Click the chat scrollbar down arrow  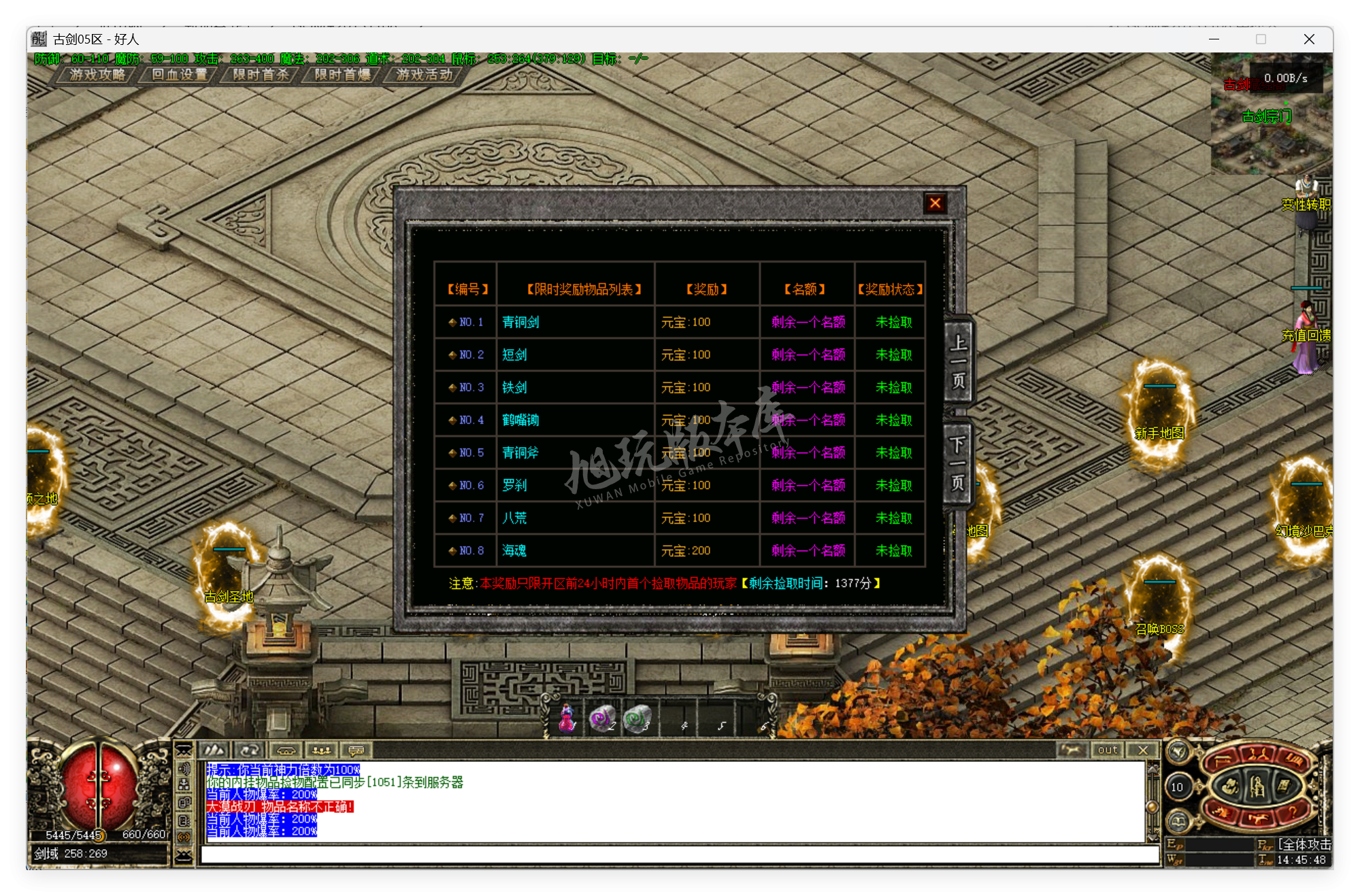1152,837
